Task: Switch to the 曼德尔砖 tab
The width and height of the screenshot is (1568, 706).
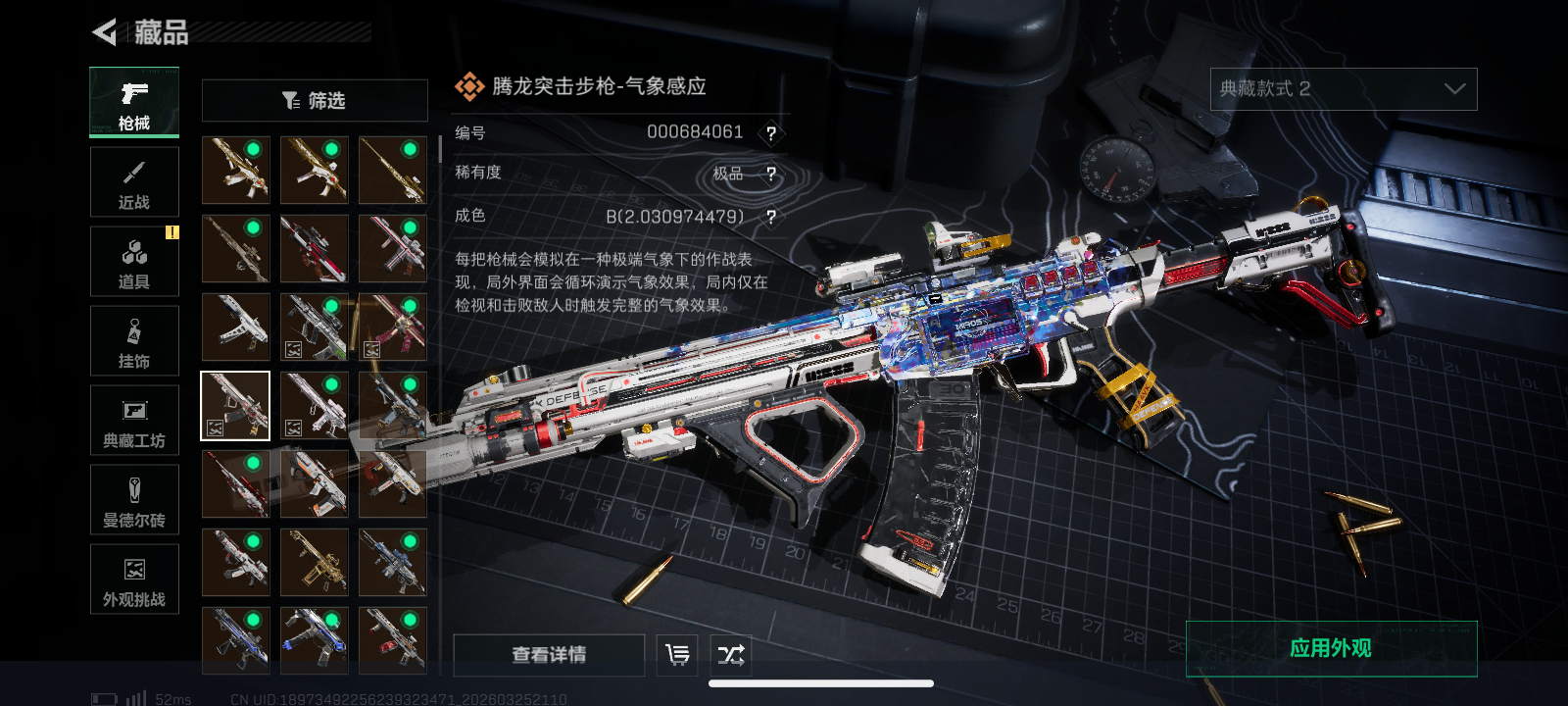Action: pyautogui.click(x=134, y=500)
